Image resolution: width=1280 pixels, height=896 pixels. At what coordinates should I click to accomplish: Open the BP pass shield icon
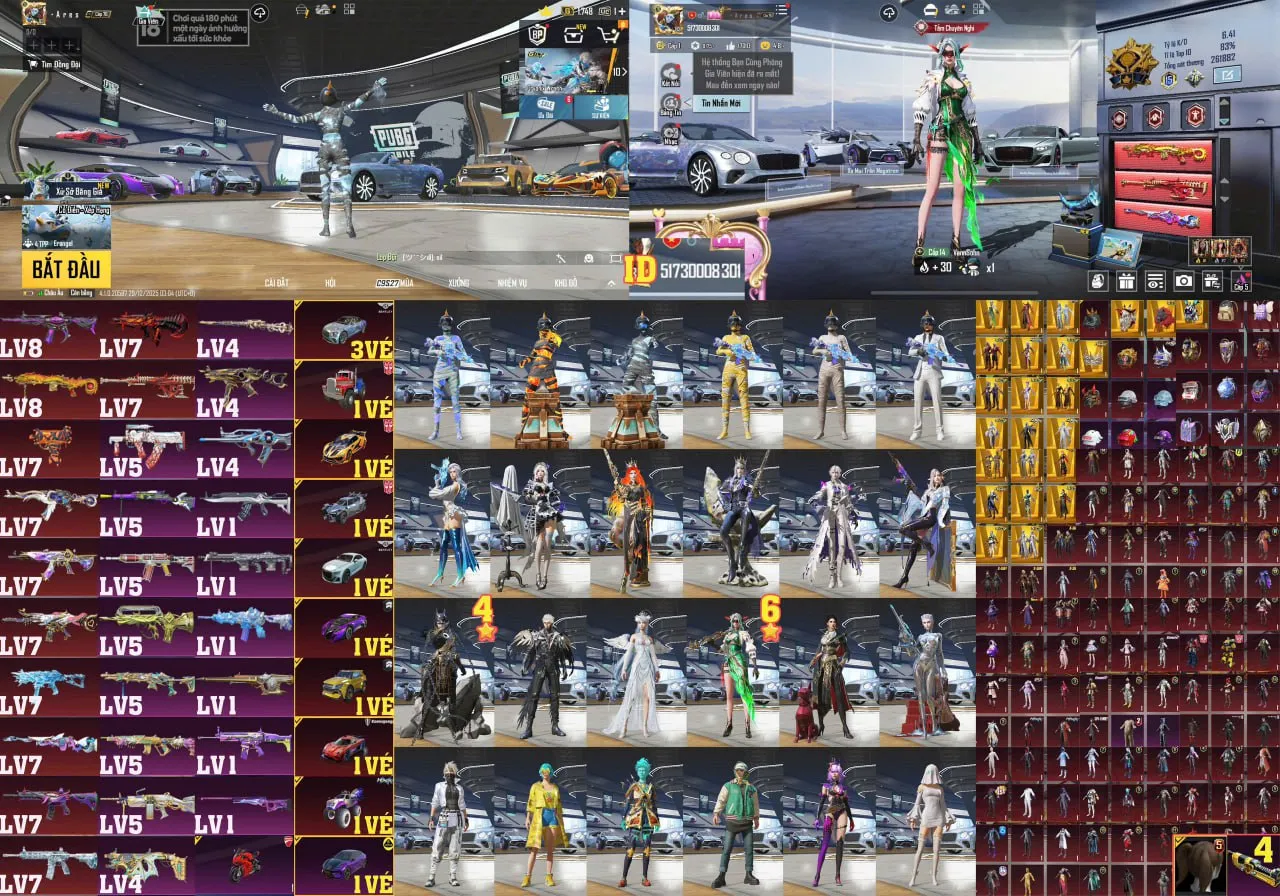point(537,35)
